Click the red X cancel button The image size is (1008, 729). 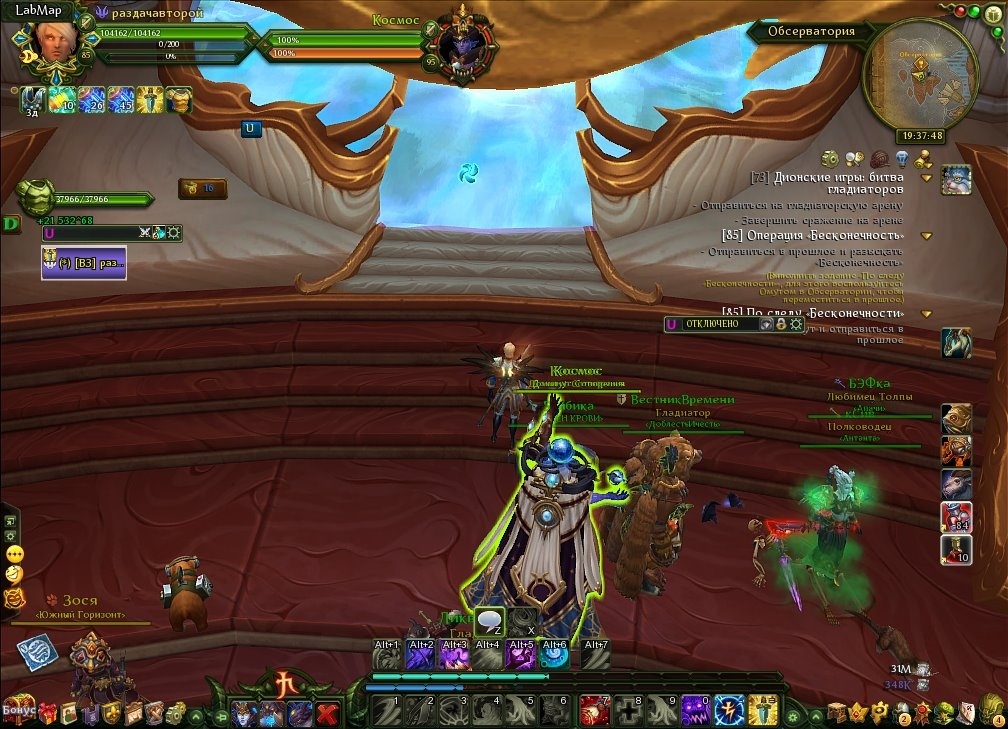pyautogui.click(x=327, y=713)
